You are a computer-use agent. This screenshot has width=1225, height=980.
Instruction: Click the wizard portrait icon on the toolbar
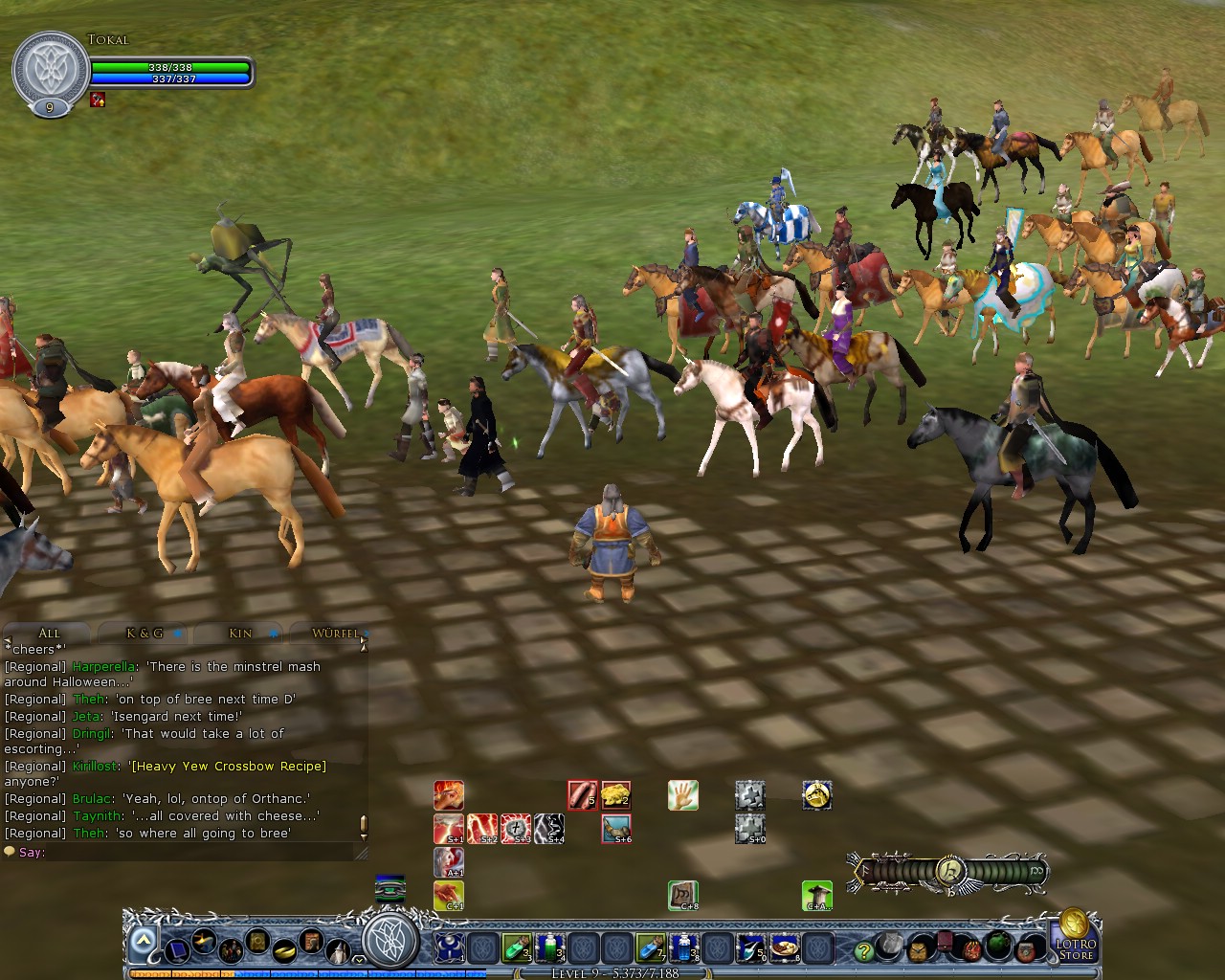click(338, 951)
